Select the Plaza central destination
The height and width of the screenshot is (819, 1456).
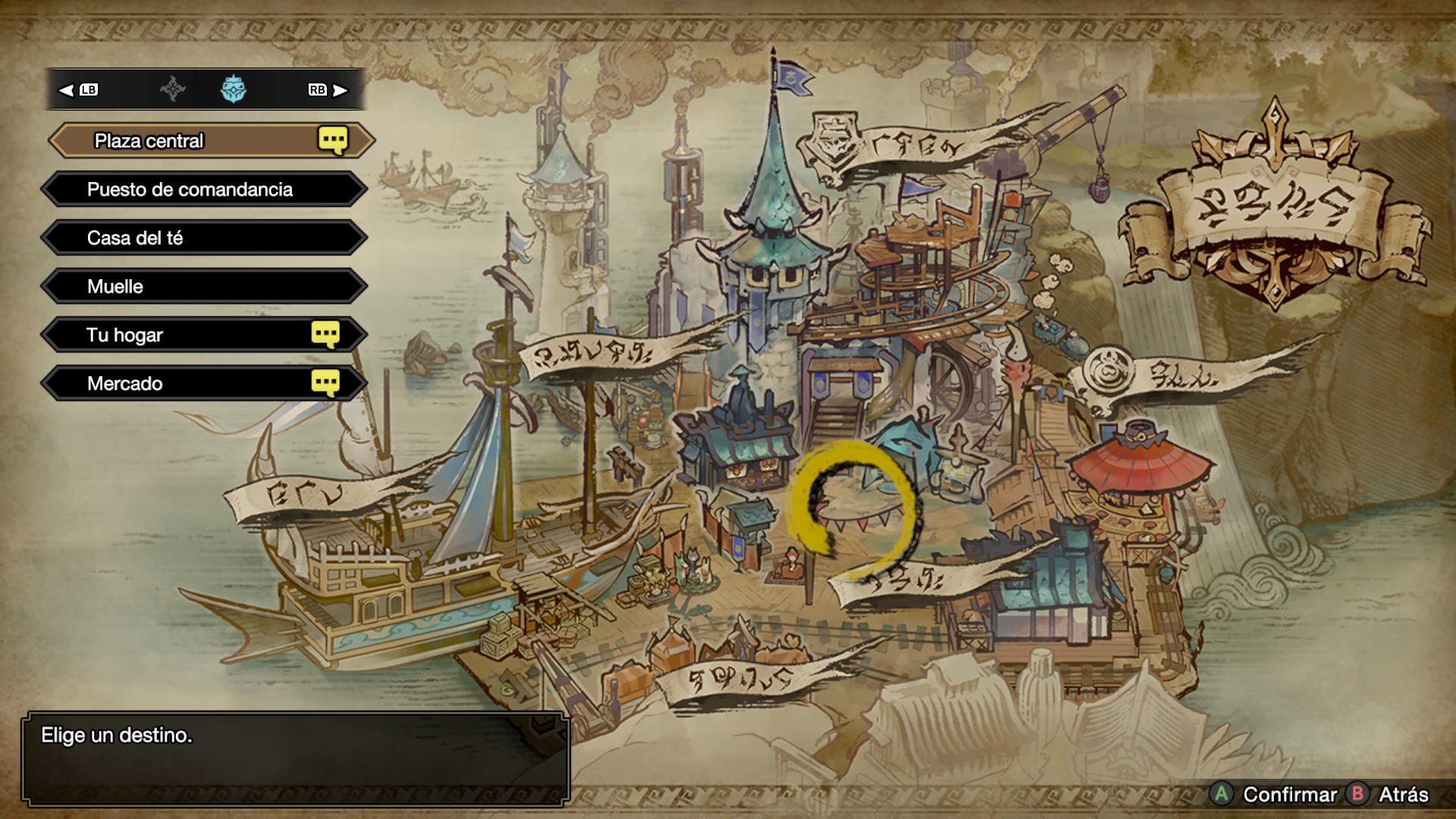[x=205, y=141]
